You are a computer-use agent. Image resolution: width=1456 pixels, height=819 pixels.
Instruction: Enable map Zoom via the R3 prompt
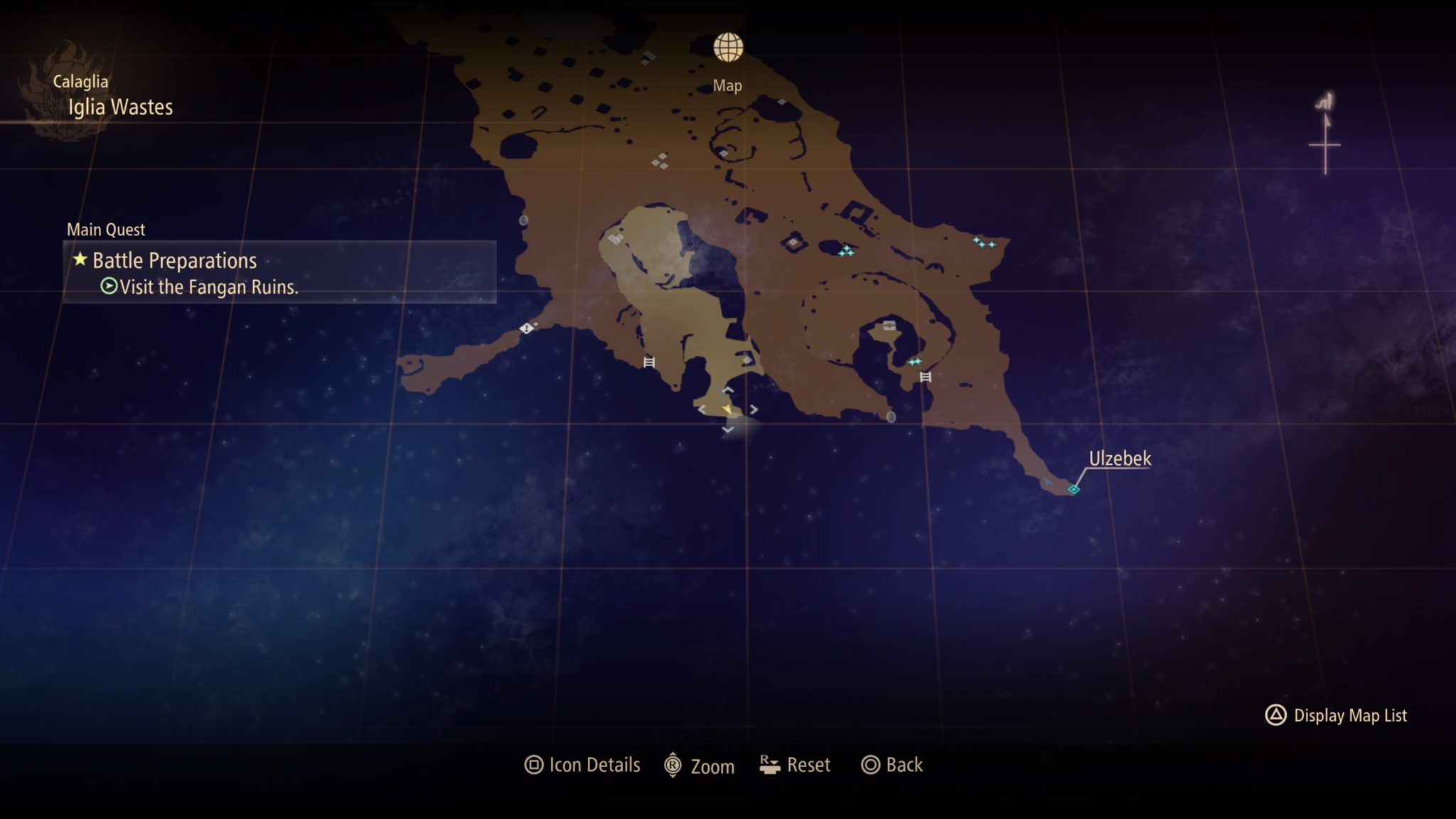699,765
